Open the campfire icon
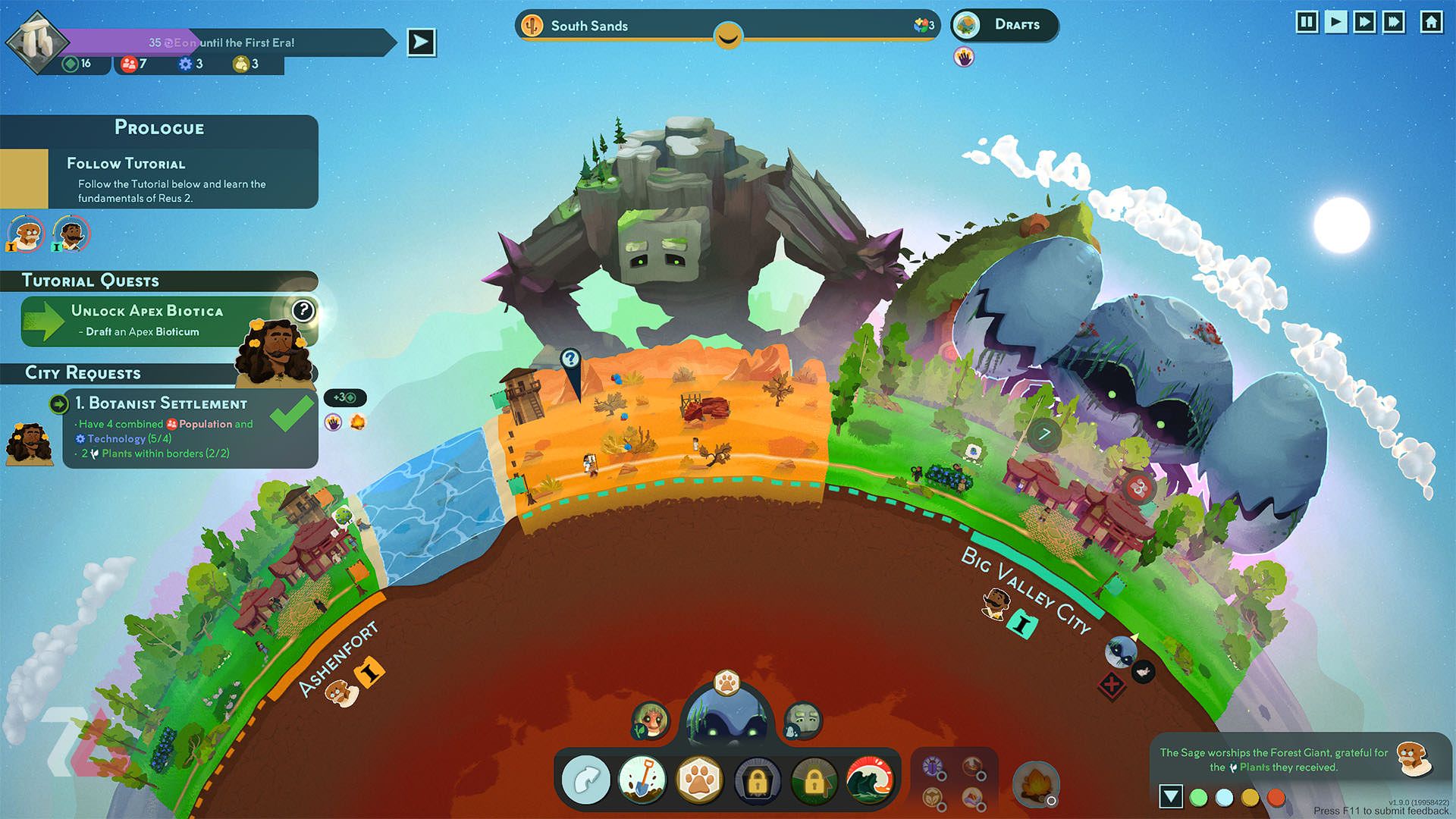The width and height of the screenshot is (1456, 819). [1035, 784]
